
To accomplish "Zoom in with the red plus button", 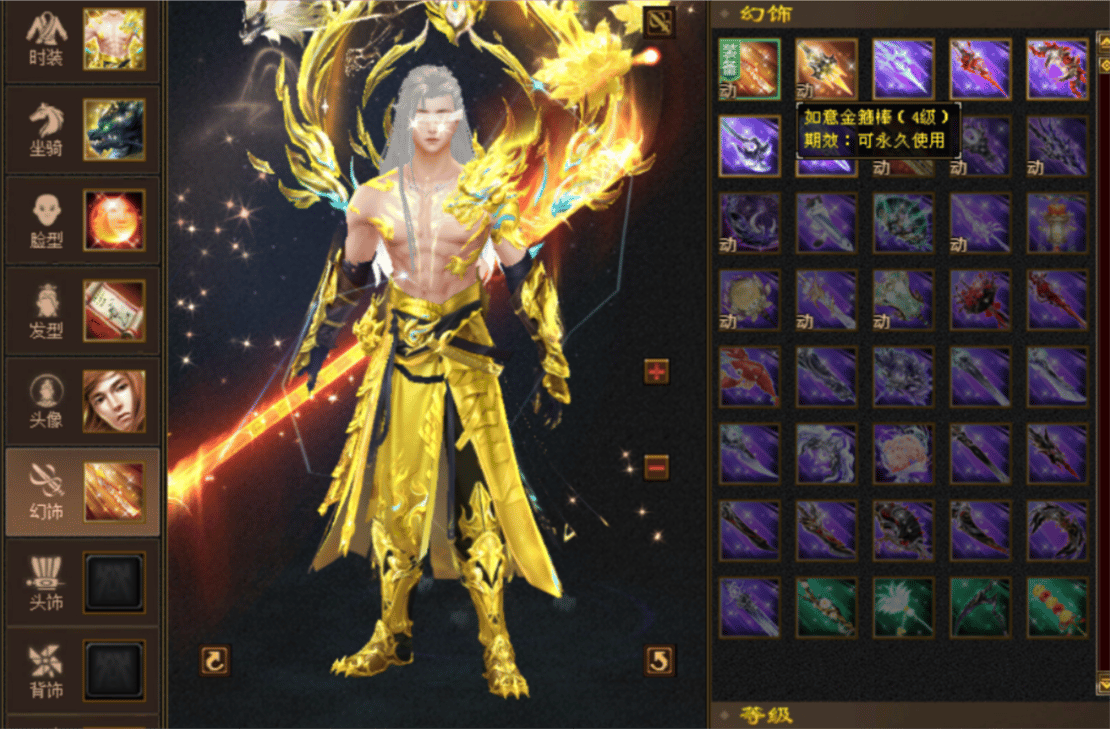I will point(657,372).
